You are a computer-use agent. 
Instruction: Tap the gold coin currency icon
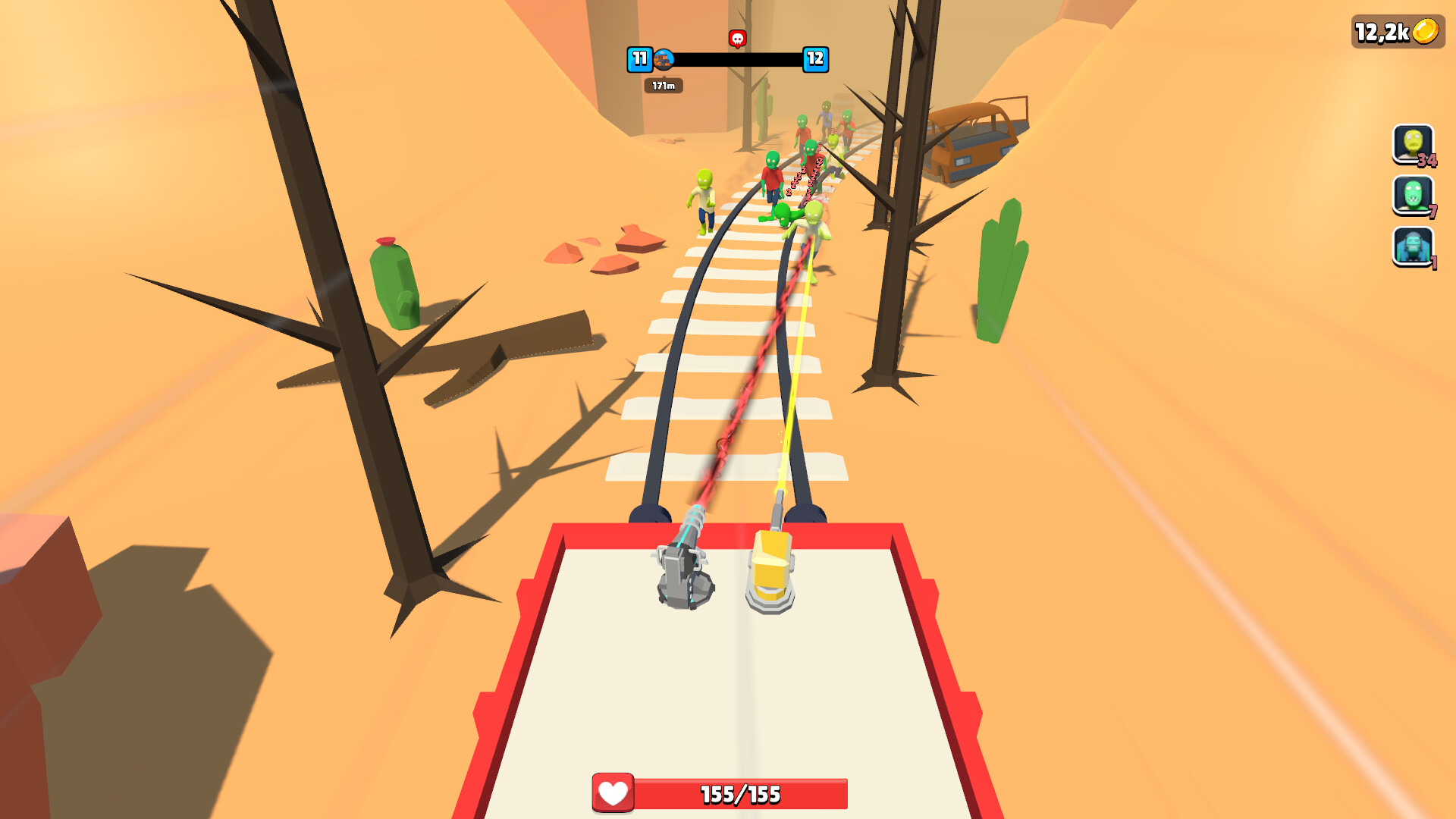pyautogui.click(x=1424, y=32)
